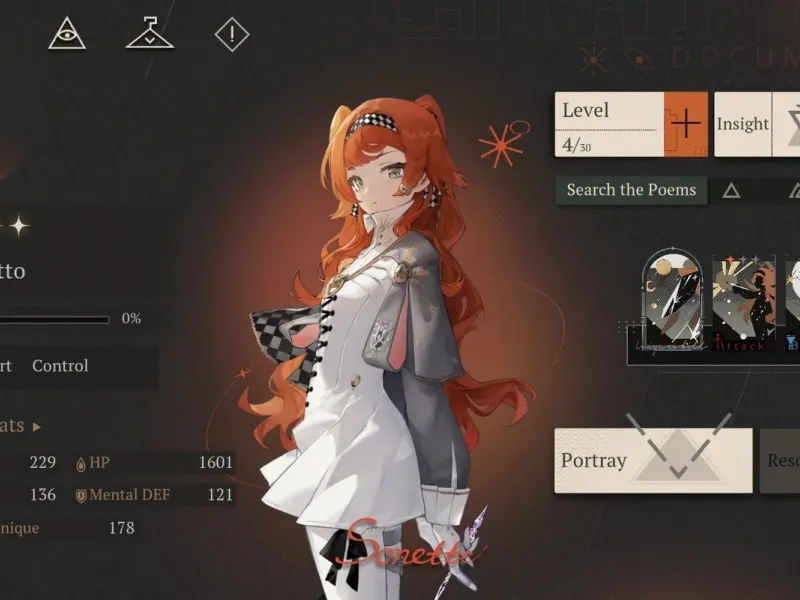
Task: Open the diamond exclamation info icon
Action: click(232, 36)
